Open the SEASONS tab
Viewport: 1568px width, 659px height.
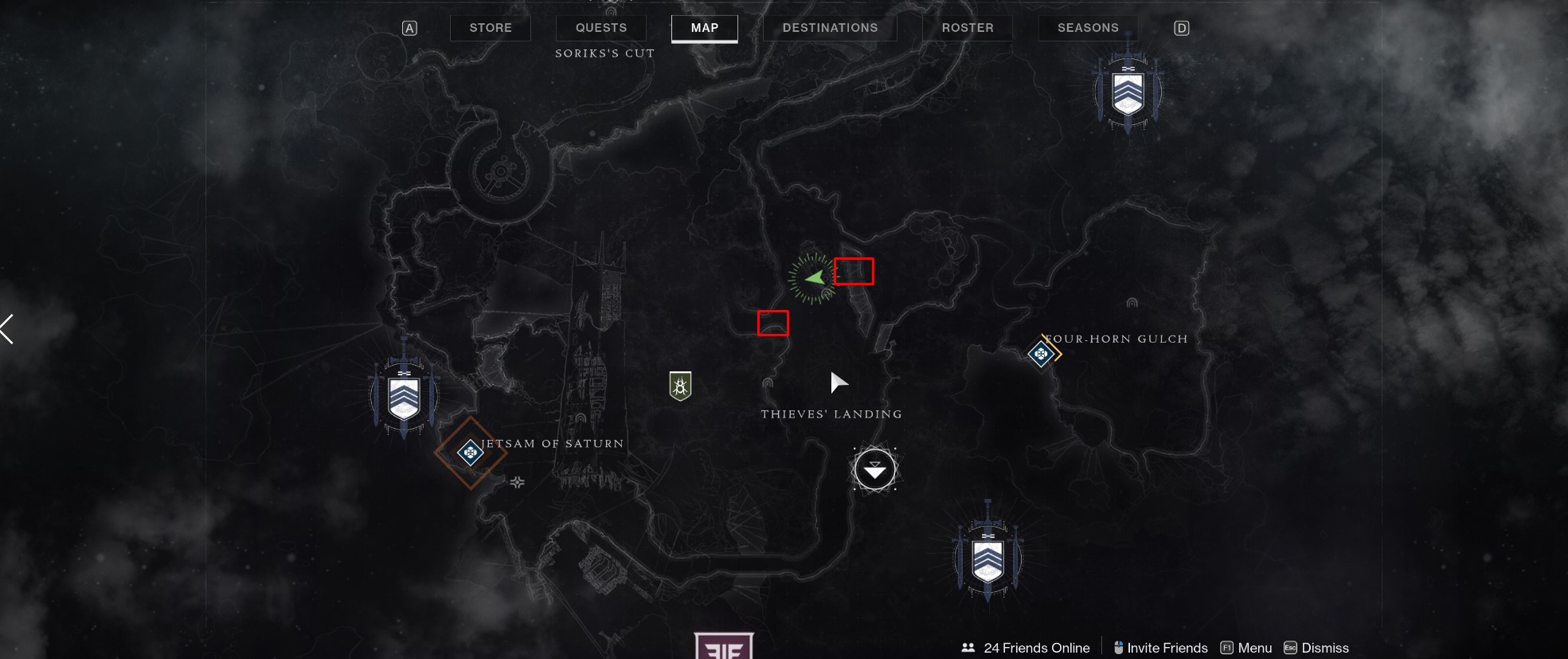(1088, 27)
